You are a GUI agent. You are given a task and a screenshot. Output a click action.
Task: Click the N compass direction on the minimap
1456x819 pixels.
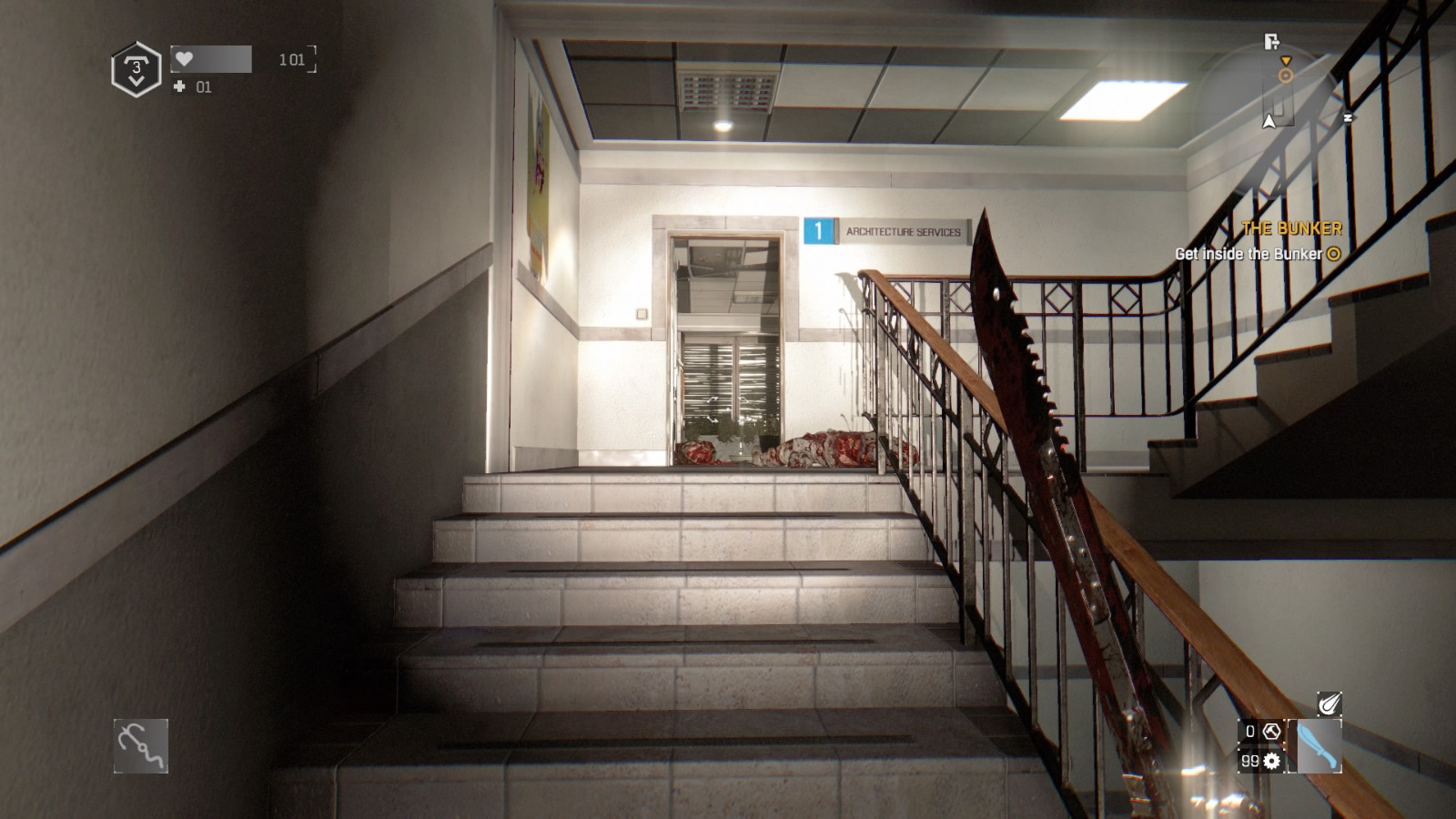click(x=1349, y=116)
